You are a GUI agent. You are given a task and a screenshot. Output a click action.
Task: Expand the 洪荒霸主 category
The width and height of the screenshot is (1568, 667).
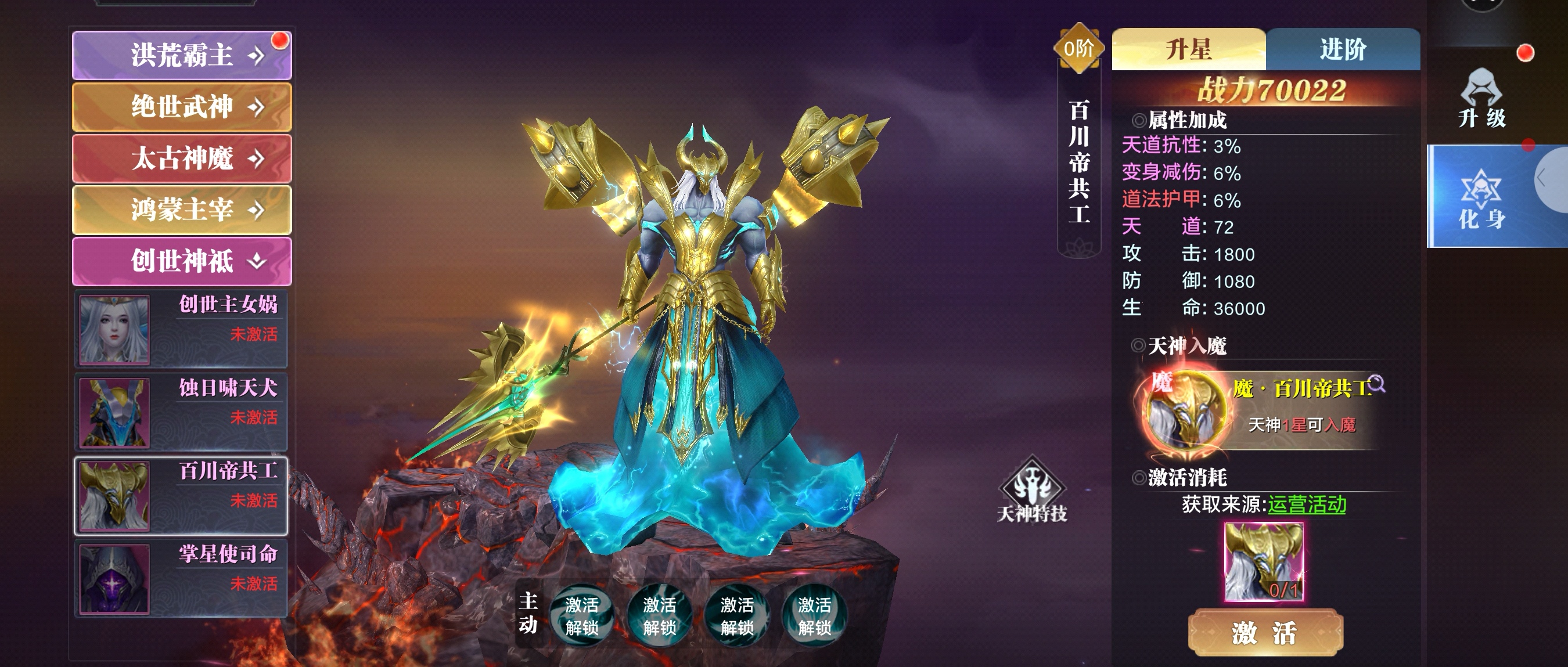coord(181,55)
